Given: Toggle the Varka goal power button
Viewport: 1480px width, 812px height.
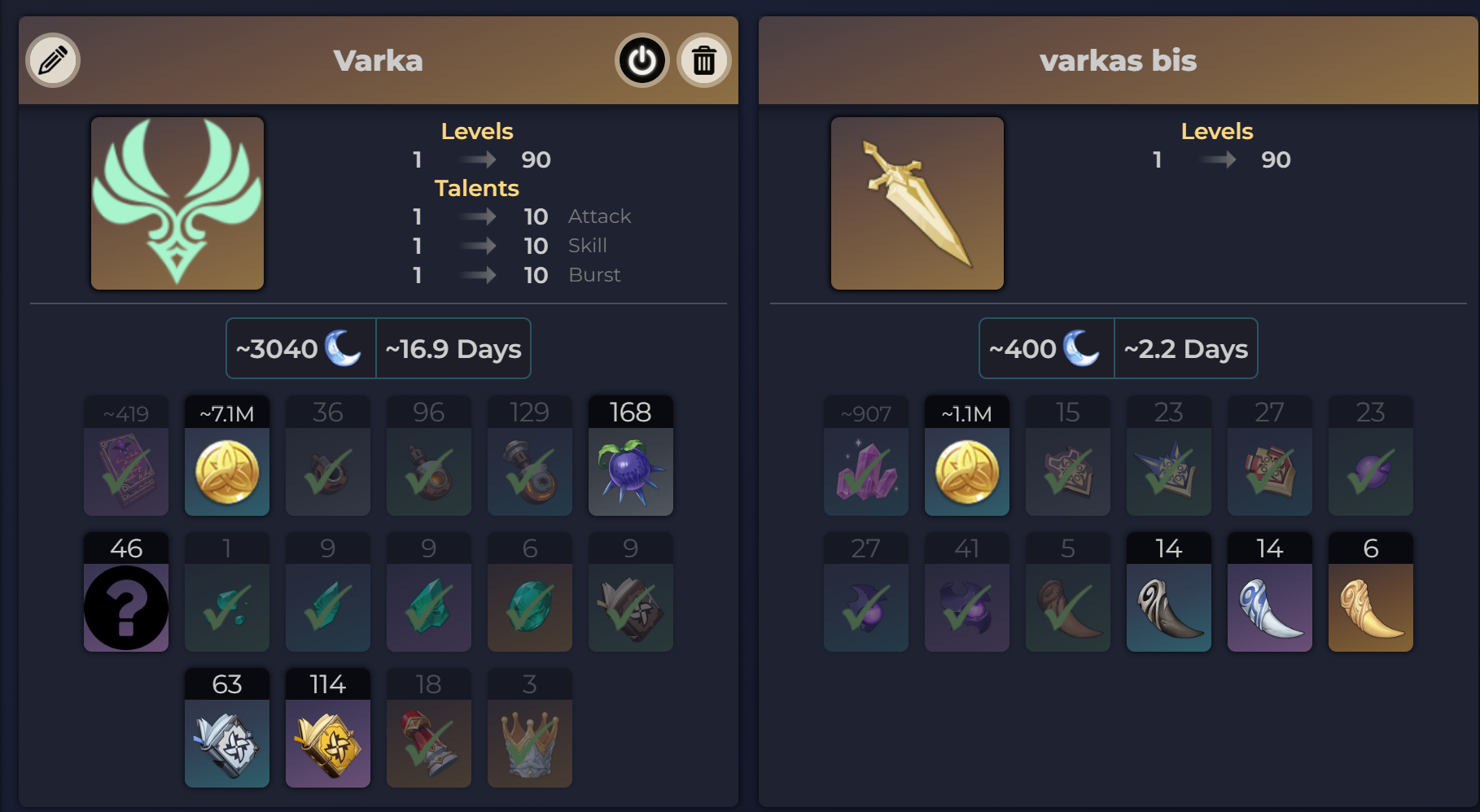Looking at the screenshot, I should click(641, 60).
